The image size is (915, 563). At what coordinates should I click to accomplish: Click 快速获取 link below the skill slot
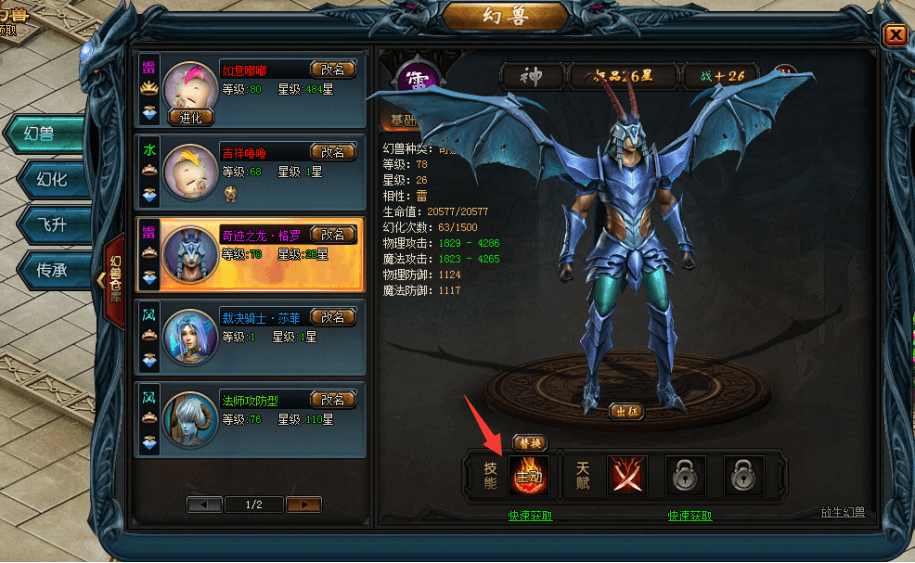pyautogui.click(x=527, y=516)
